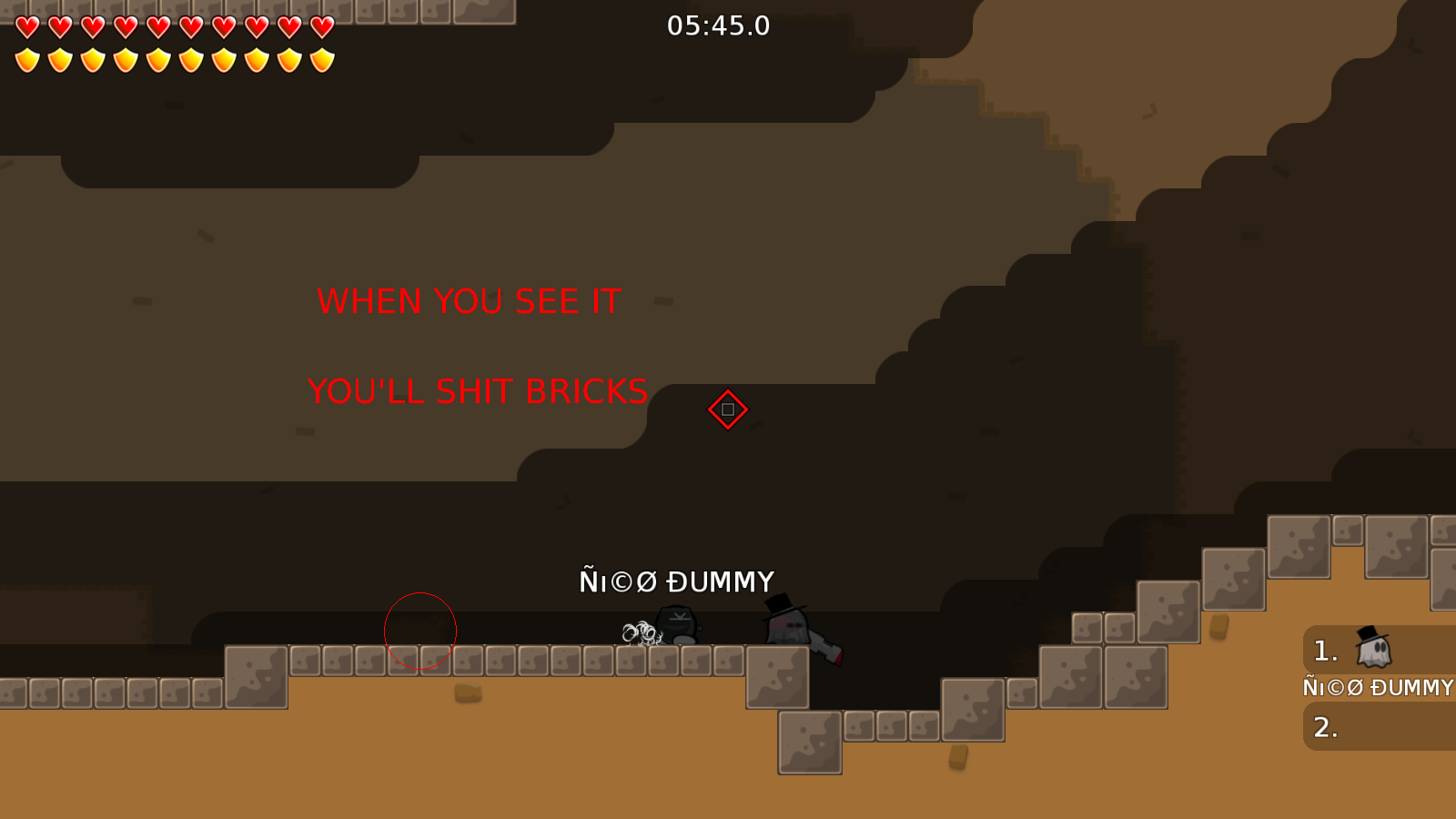Select the ÑI©Ø ÐUMMY name tag above the ninja
The image size is (1456, 819).
tap(678, 579)
